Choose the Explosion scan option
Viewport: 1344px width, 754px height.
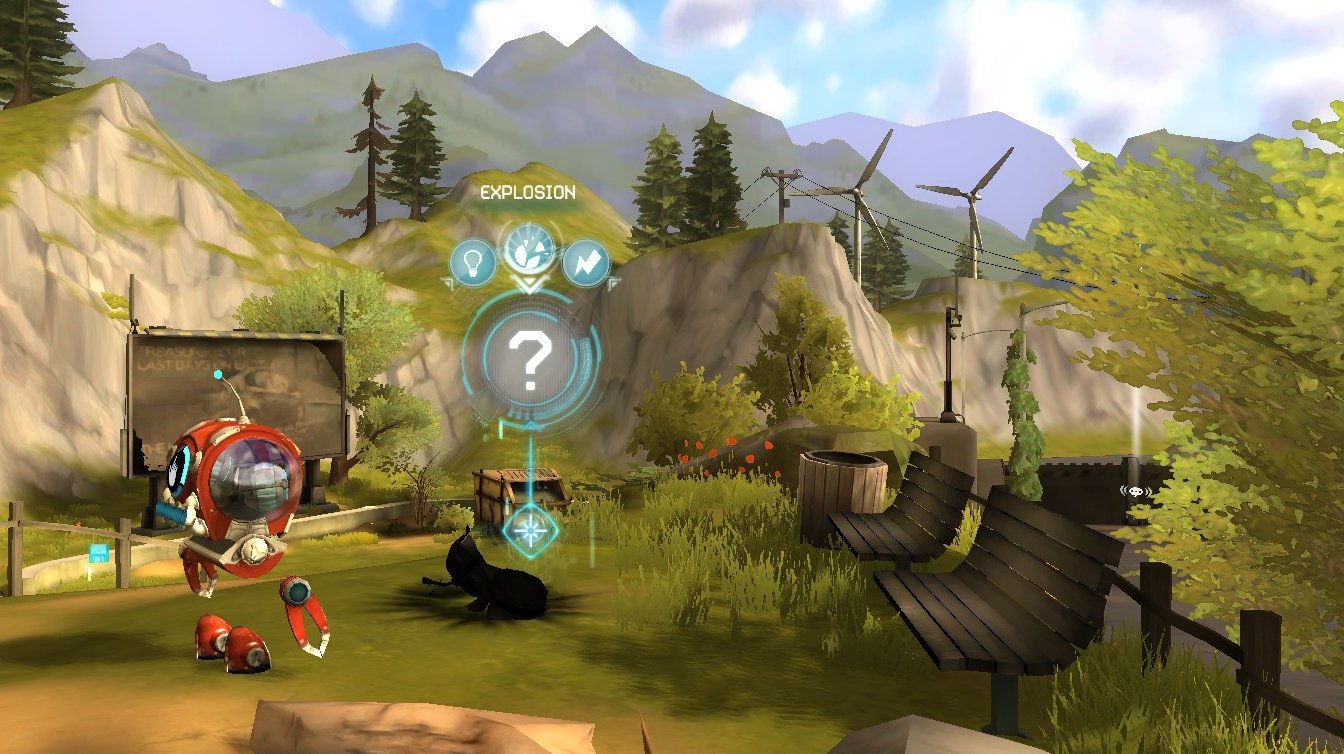tap(530, 247)
